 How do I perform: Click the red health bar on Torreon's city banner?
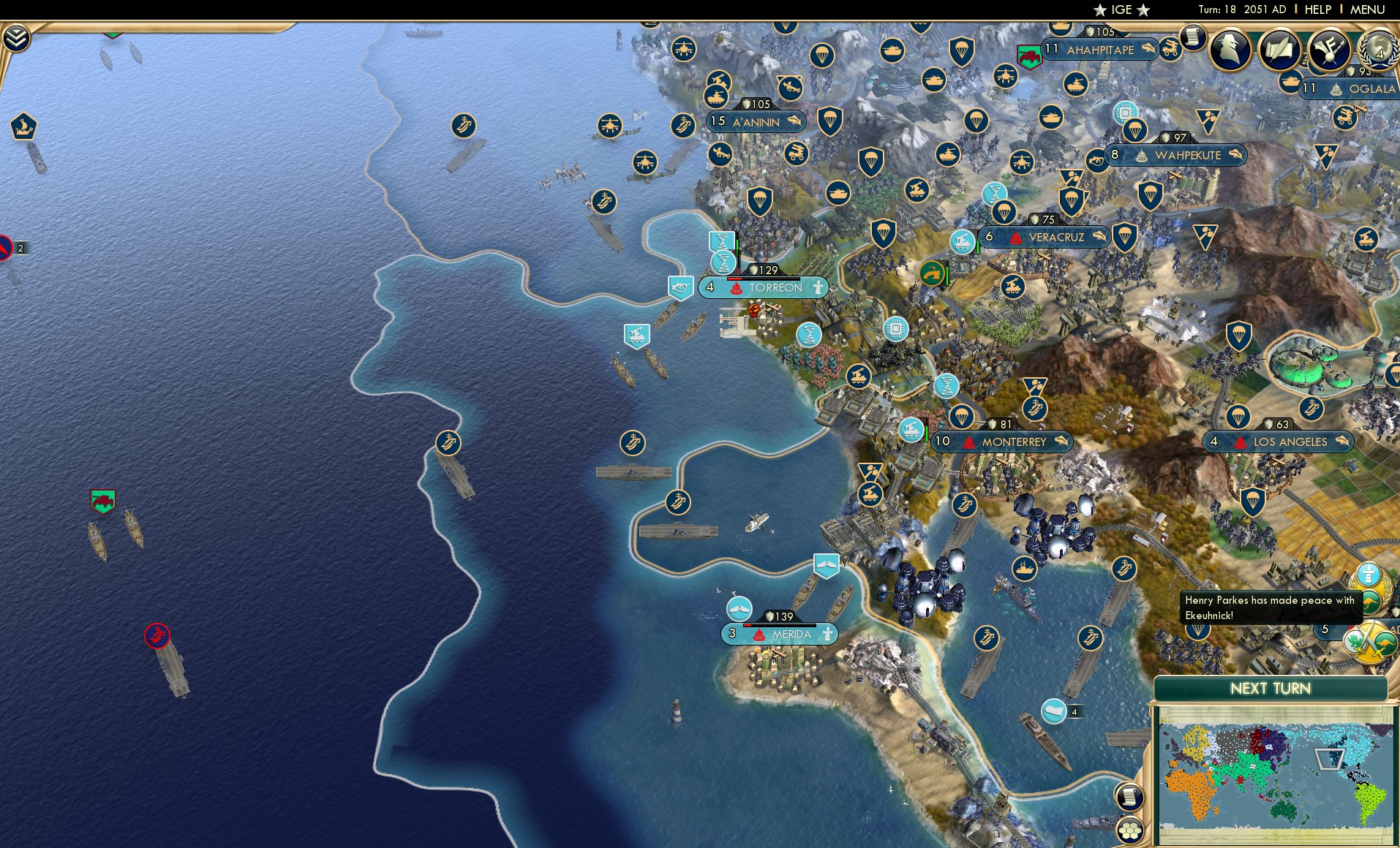735,279
